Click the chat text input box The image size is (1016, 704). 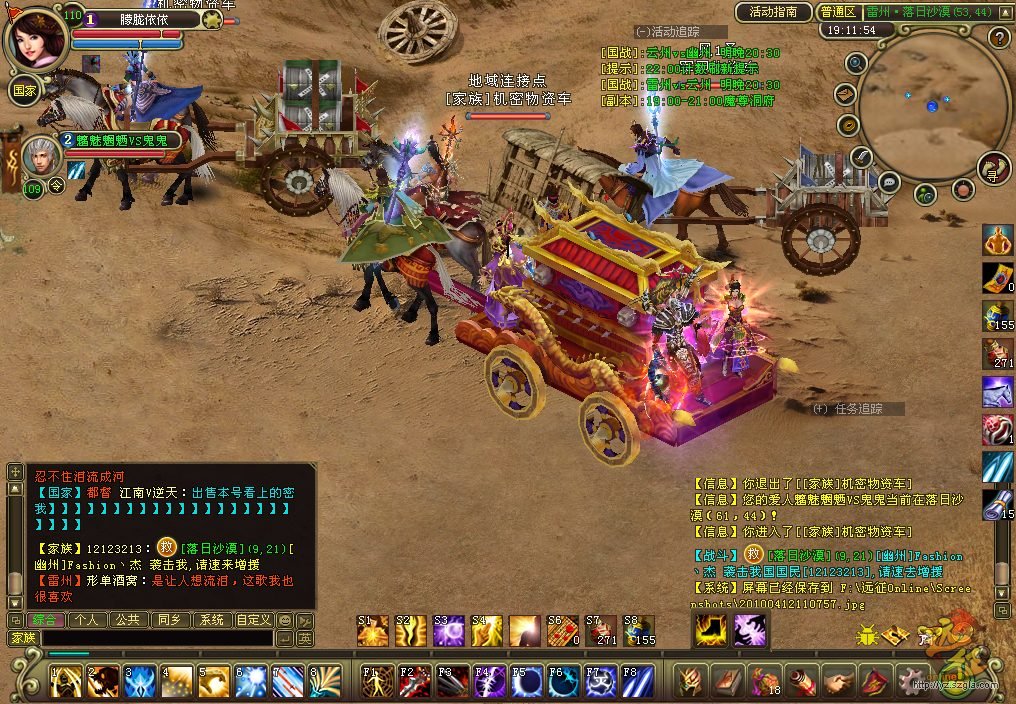pyautogui.click(x=156, y=638)
